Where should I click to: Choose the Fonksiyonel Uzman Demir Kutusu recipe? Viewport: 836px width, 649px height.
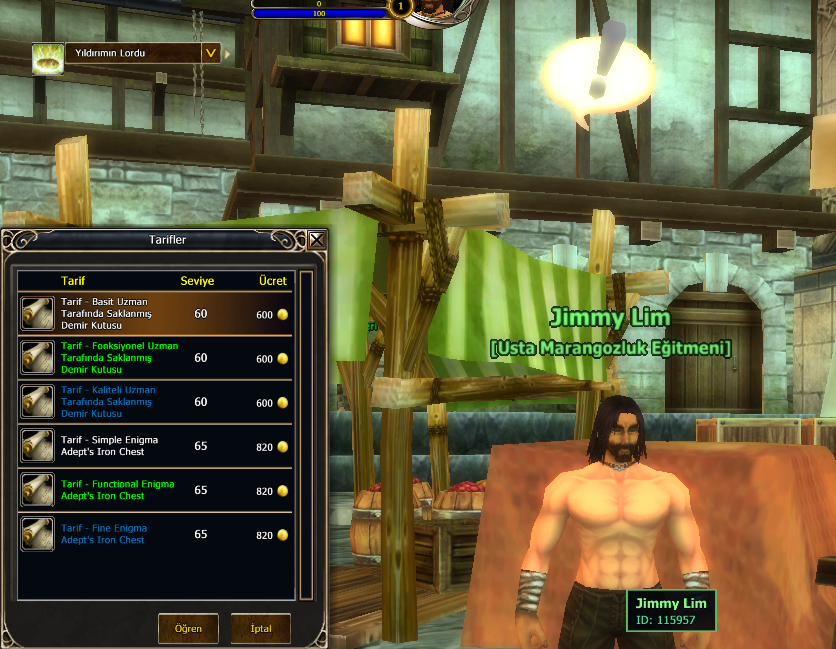pyautogui.click(x=155, y=358)
